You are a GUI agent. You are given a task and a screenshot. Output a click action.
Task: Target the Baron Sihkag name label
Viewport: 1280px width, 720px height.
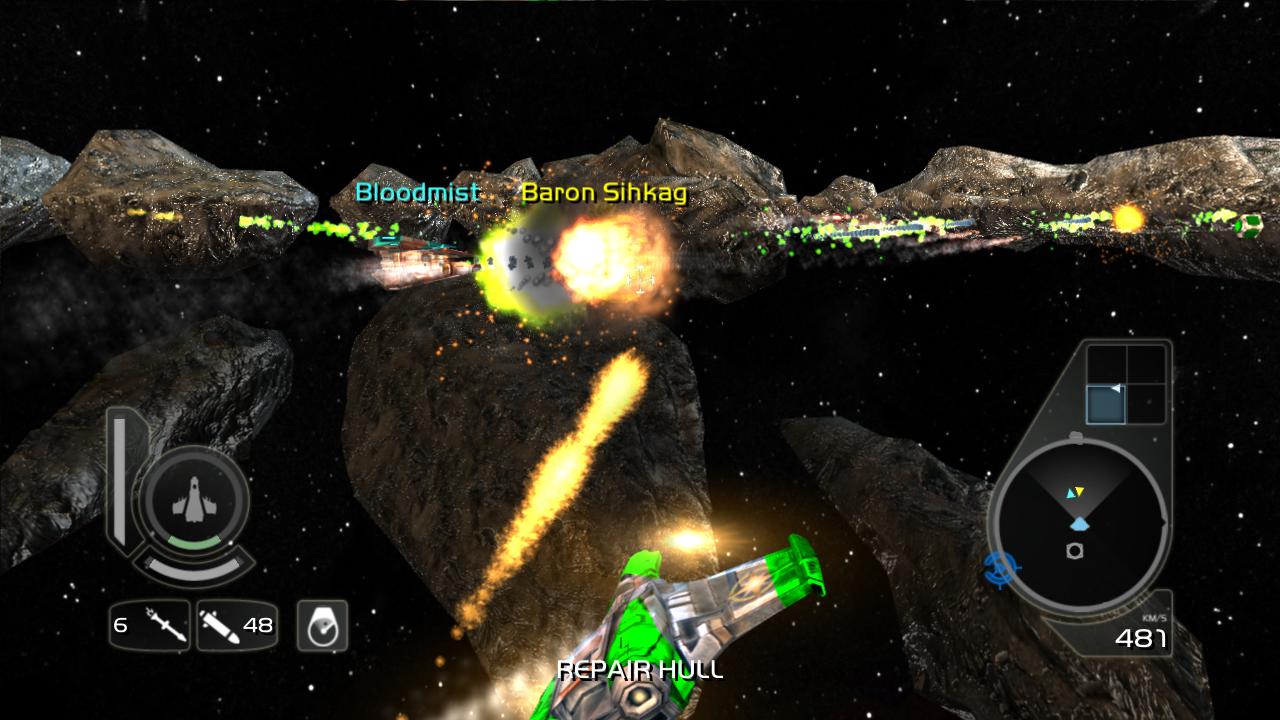click(x=604, y=192)
